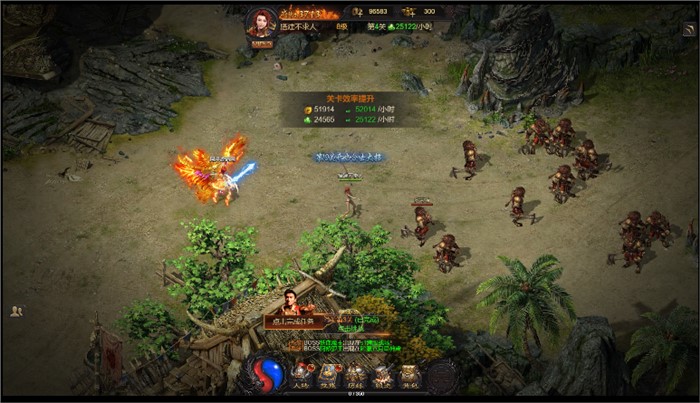Click the VIP badge under the portrait
The height and width of the screenshot is (403, 700).
click(262, 44)
